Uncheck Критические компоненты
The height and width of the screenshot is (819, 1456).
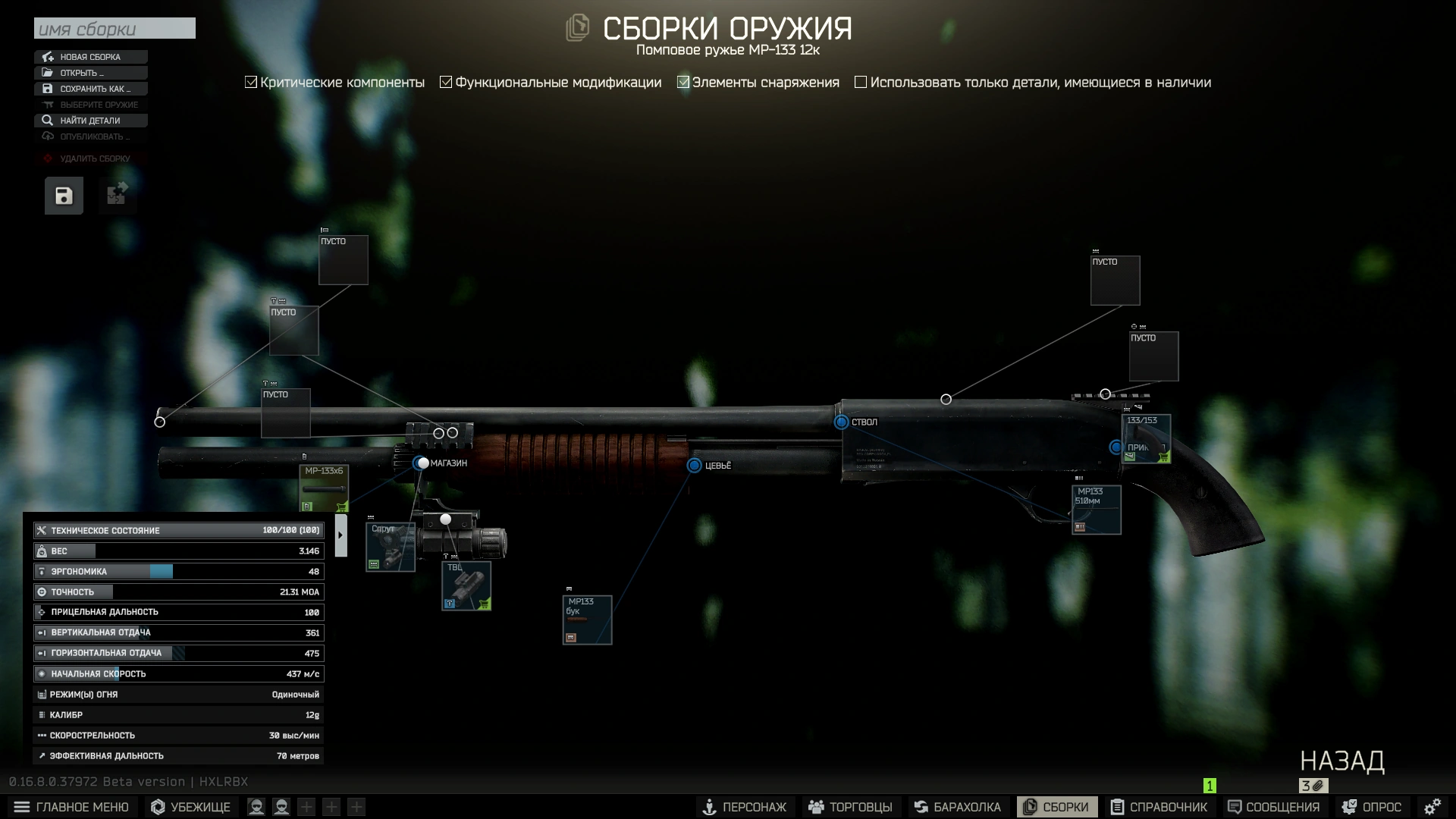(x=250, y=81)
